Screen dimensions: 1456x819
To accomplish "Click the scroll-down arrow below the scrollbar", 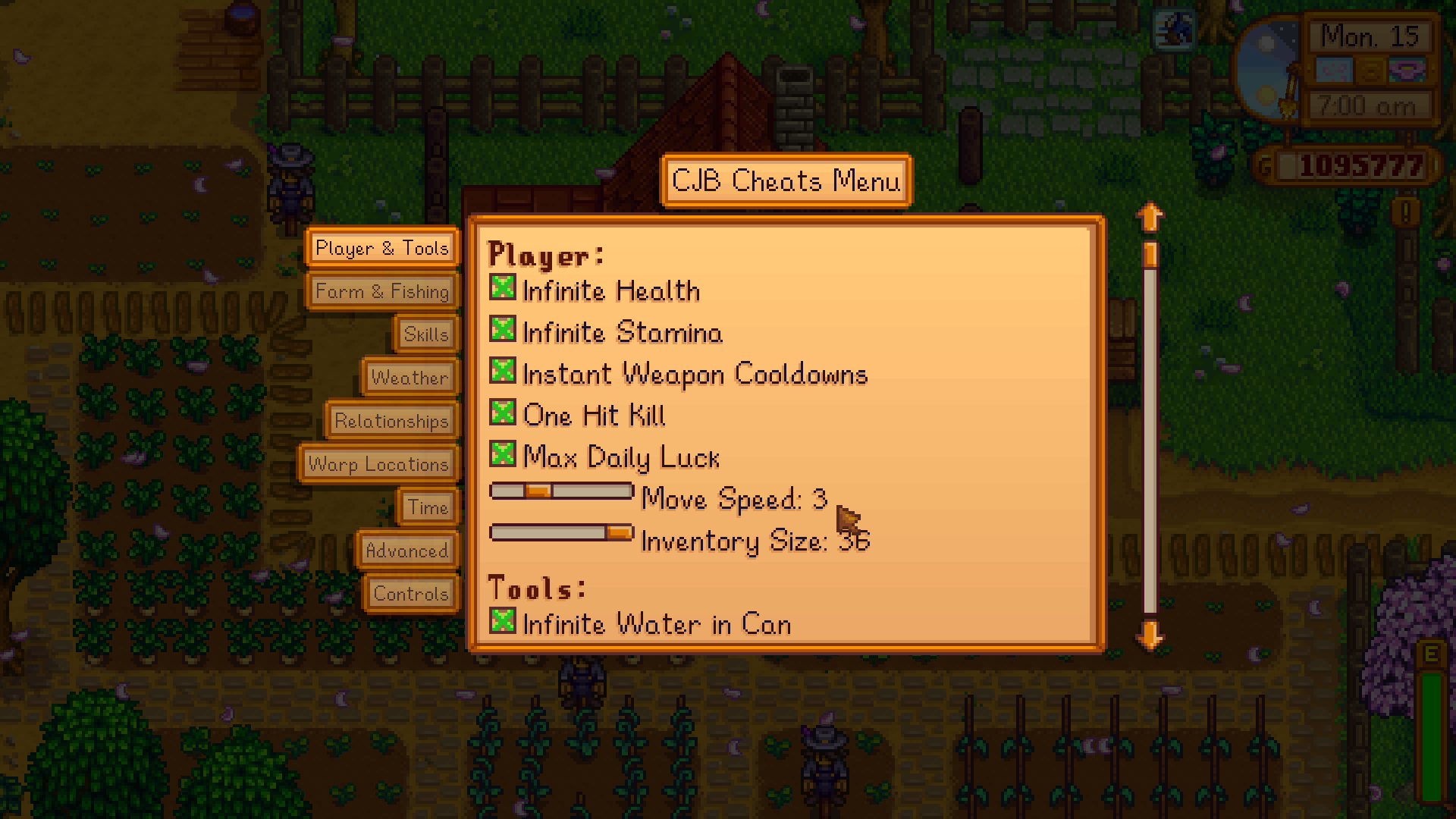I will (x=1150, y=637).
